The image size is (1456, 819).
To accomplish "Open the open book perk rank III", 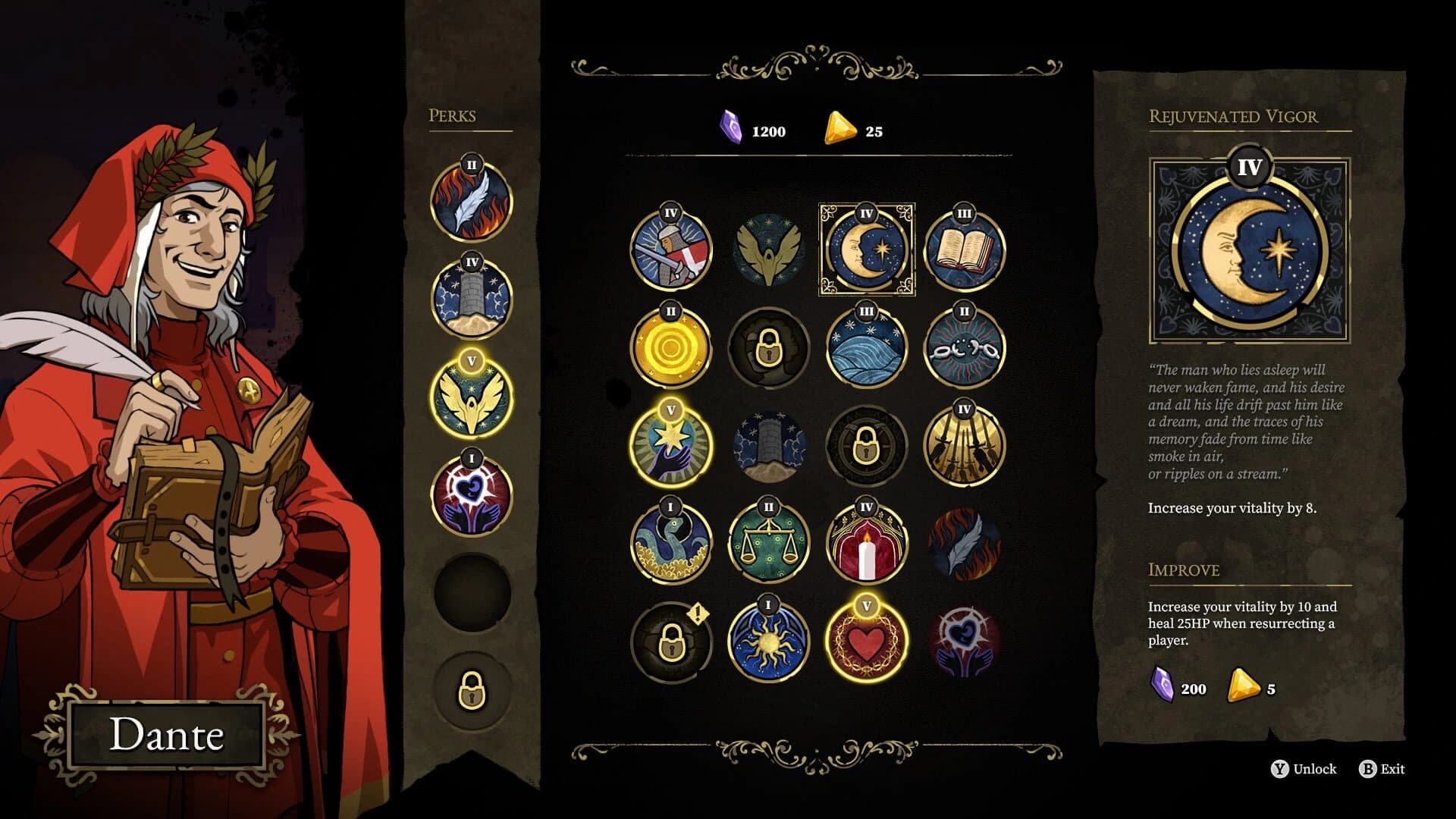I will [x=964, y=248].
